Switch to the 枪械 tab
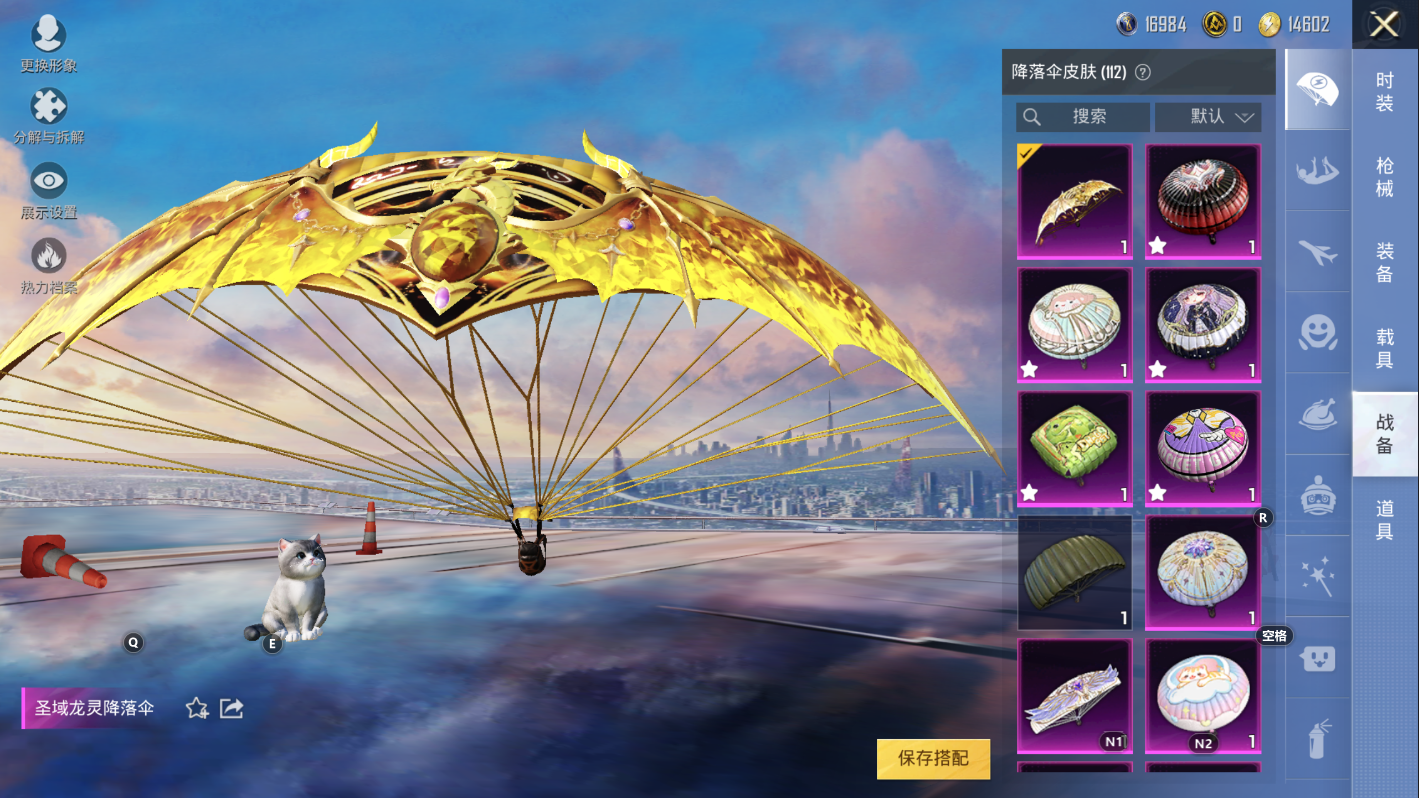 click(x=1384, y=177)
